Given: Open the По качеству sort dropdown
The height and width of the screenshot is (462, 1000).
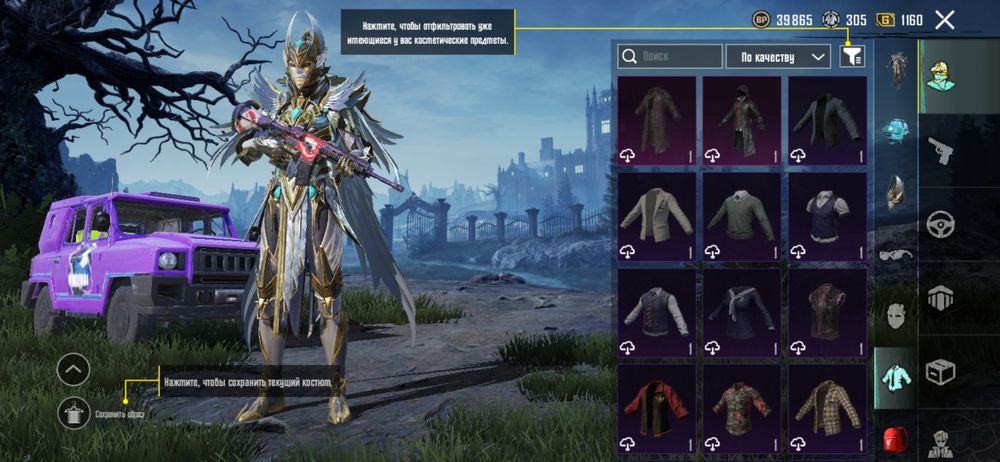Looking at the screenshot, I should 778,57.
